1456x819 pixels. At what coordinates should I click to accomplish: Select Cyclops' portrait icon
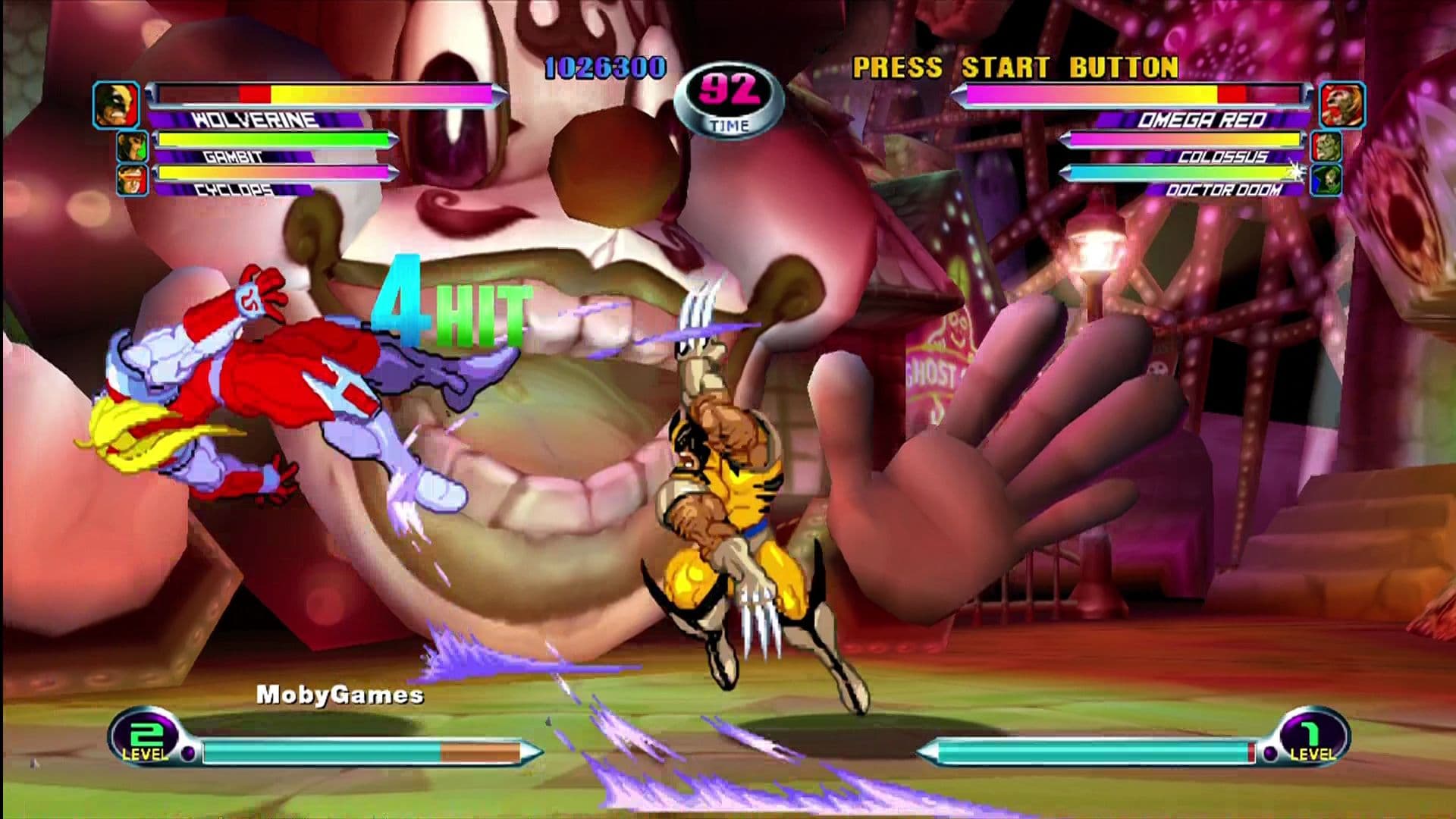click(133, 180)
